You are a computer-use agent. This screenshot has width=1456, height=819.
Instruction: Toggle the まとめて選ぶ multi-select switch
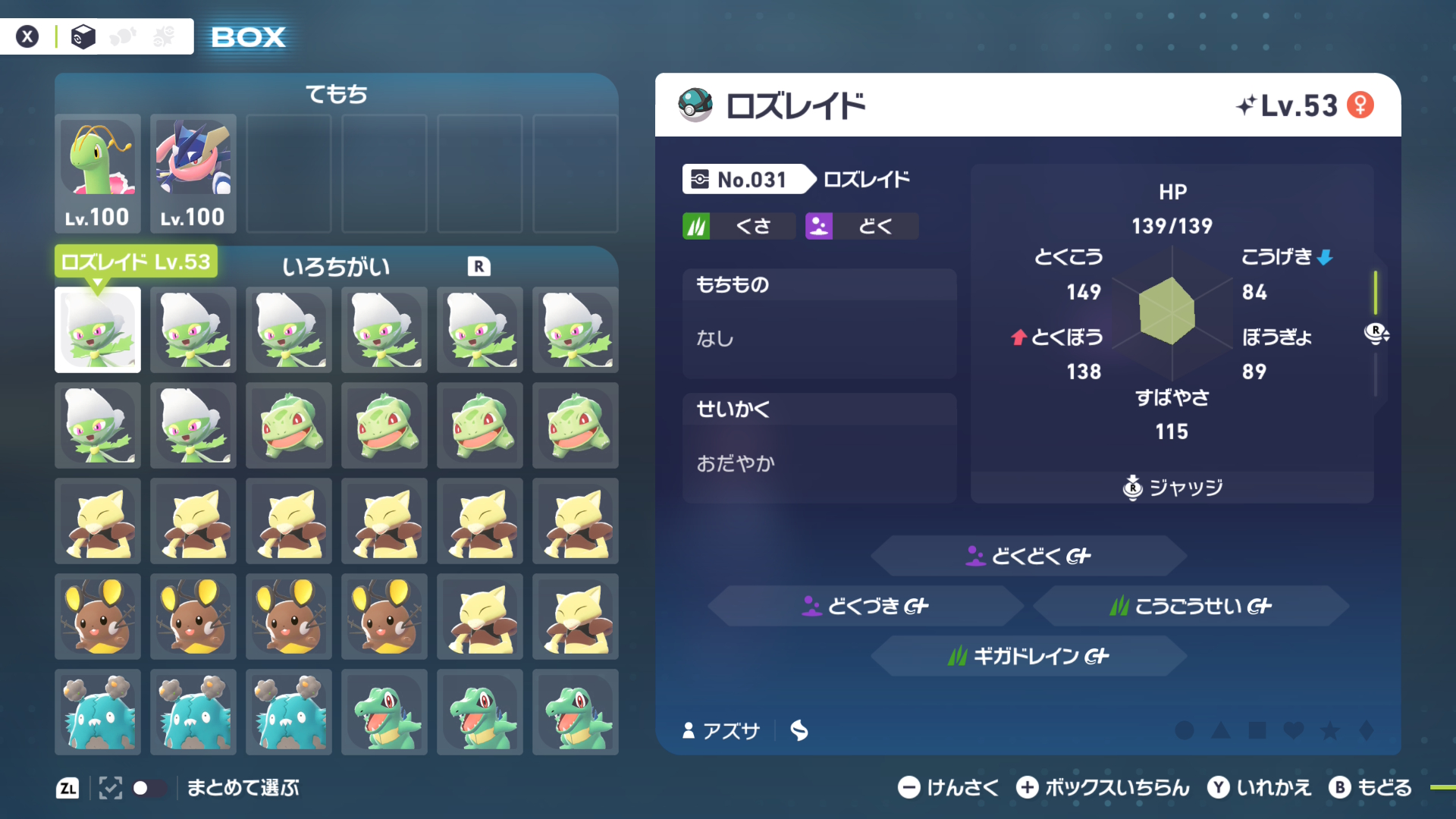[149, 788]
